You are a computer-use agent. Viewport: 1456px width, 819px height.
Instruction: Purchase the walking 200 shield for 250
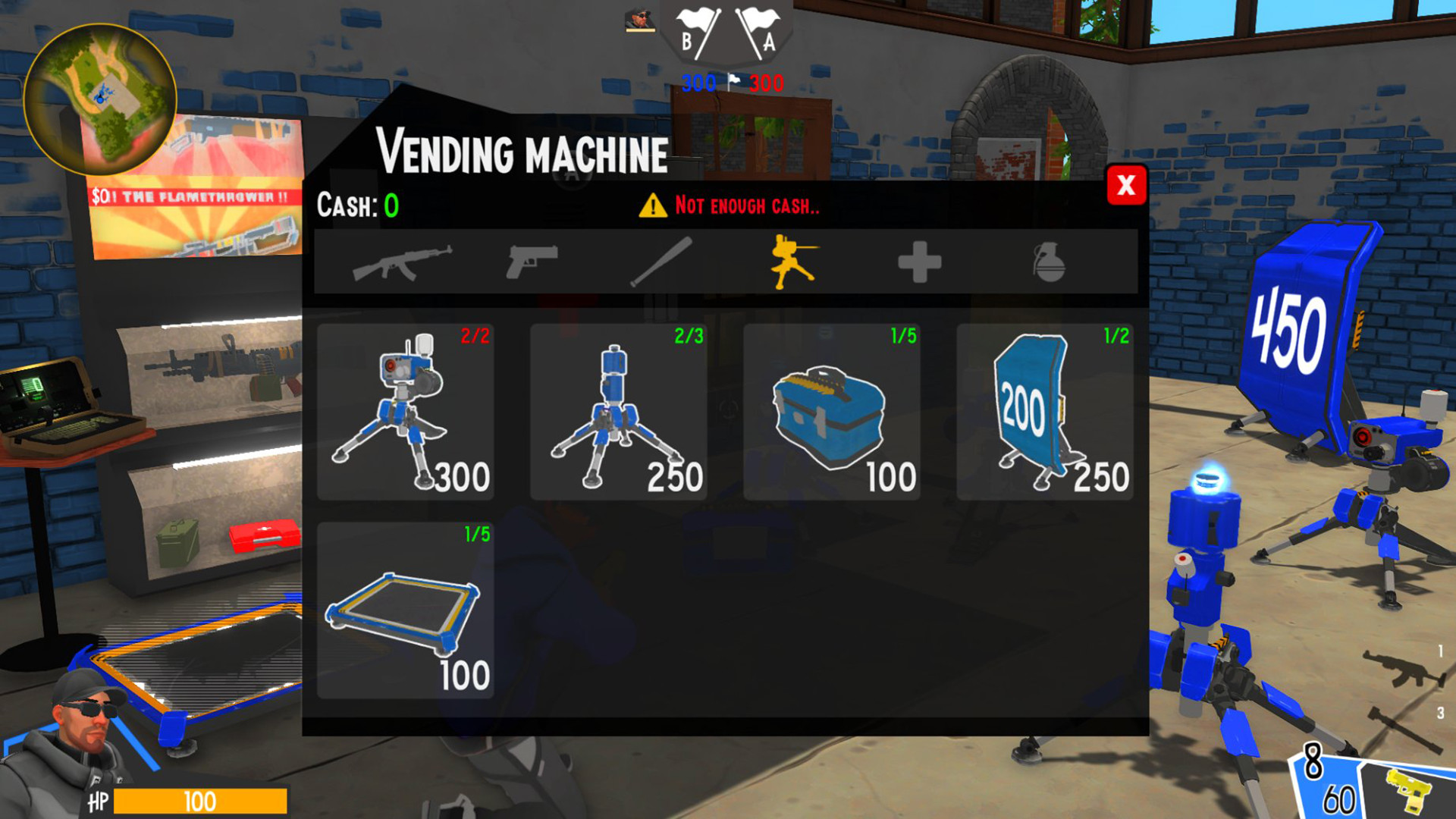point(1043,413)
